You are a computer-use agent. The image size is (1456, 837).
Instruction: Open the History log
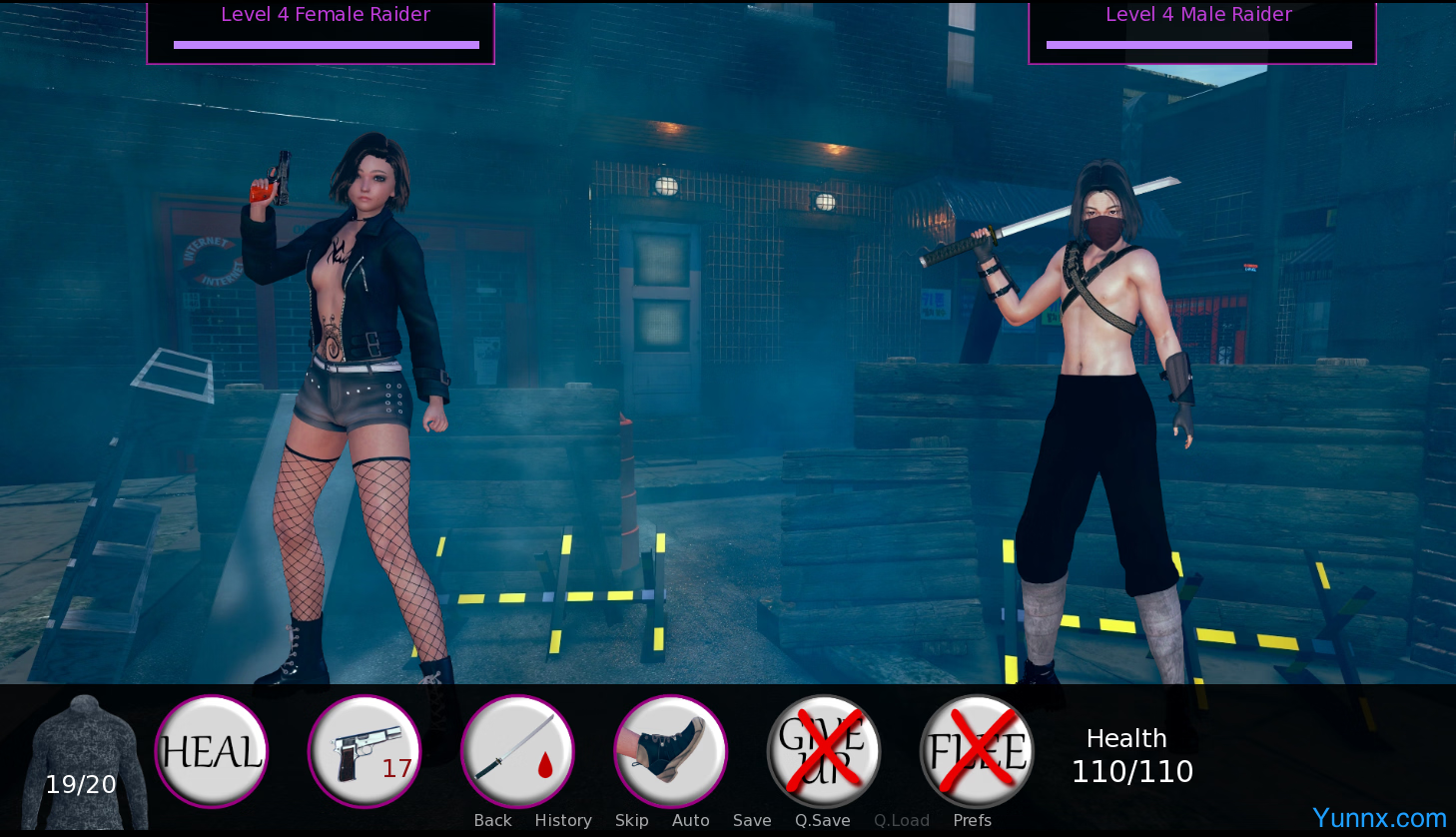pos(563,820)
